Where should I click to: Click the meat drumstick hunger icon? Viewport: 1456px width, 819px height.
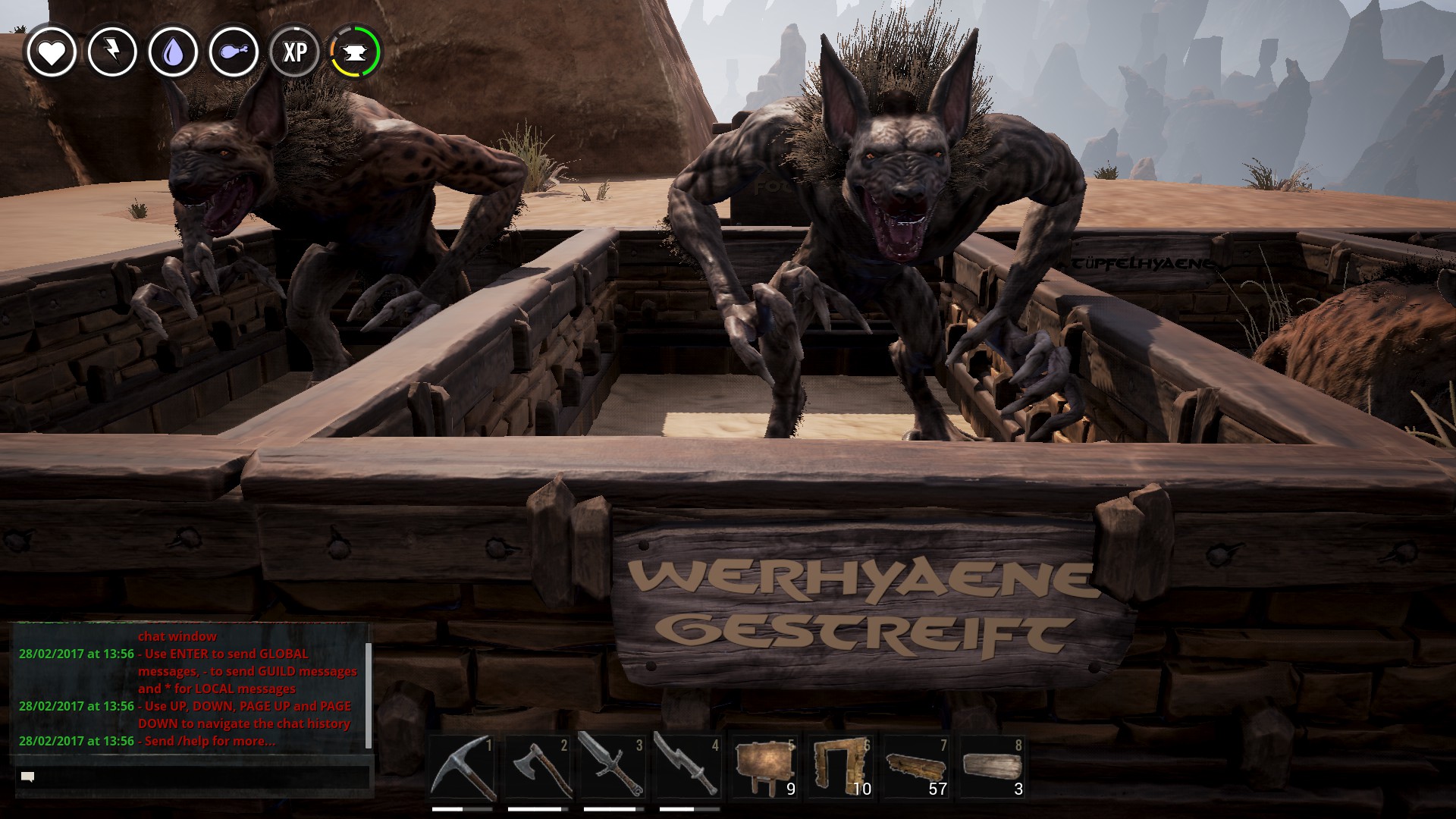tap(234, 52)
